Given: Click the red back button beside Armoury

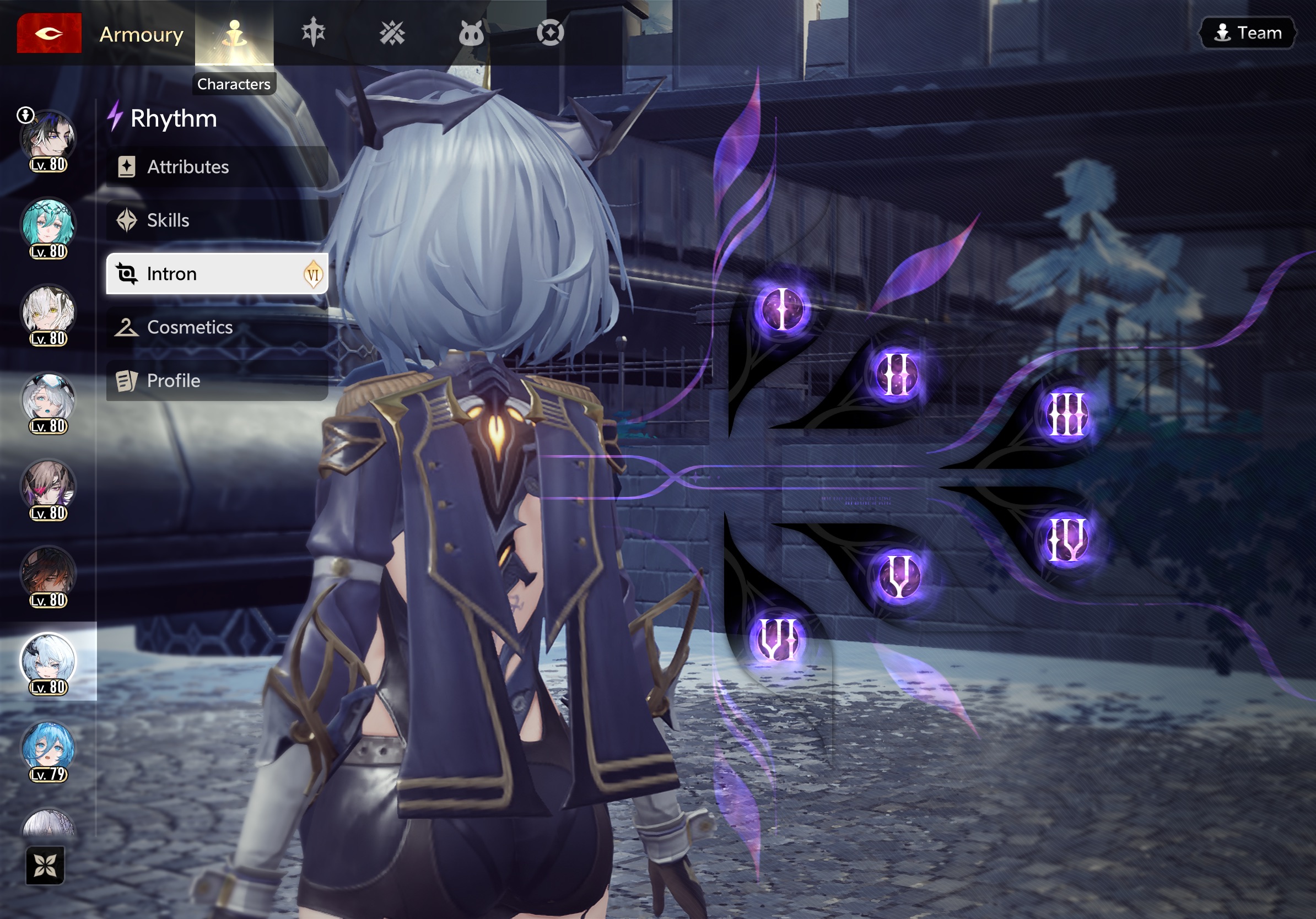Looking at the screenshot, I should point(48,33).
